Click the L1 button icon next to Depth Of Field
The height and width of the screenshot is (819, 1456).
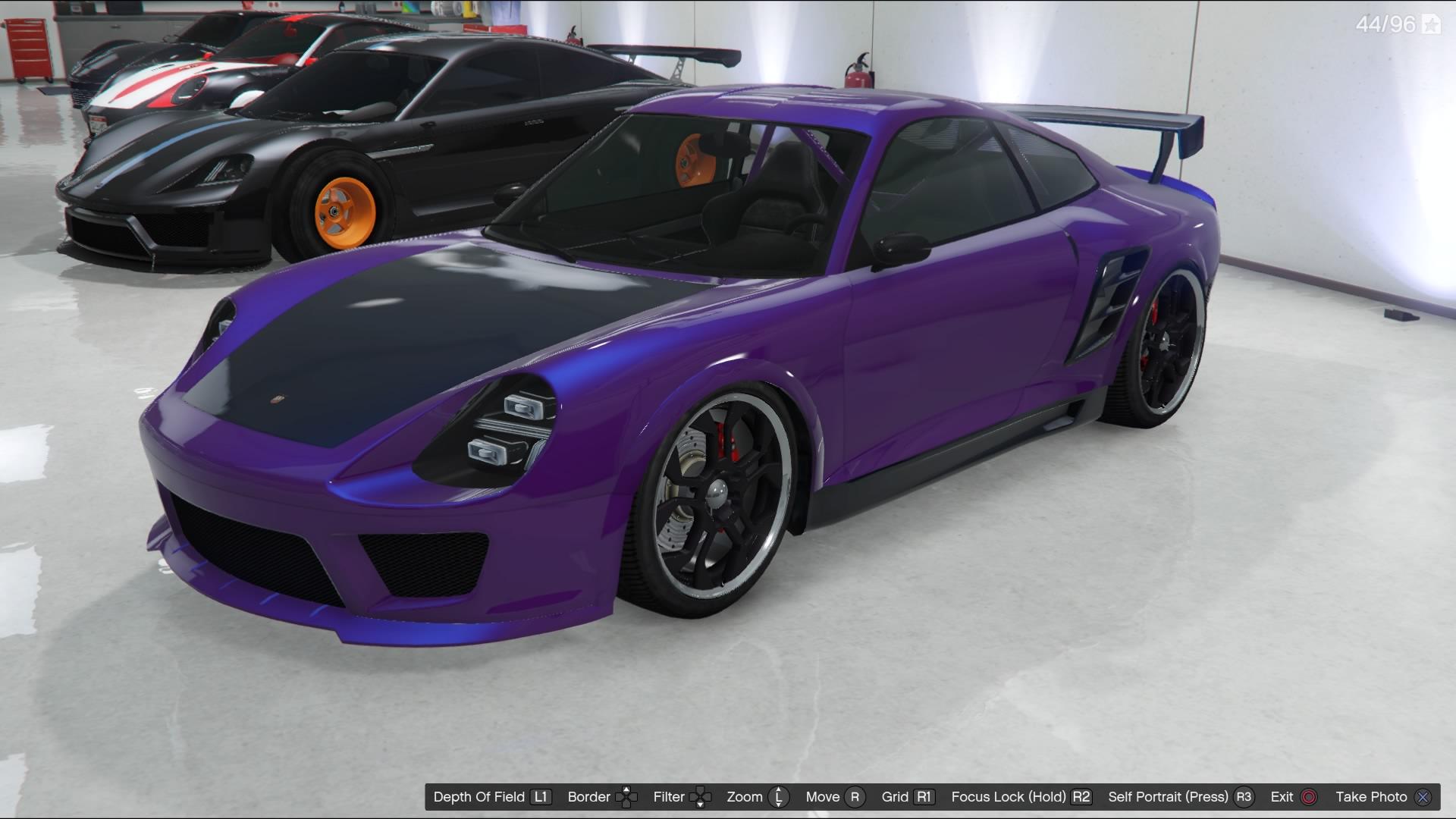(540, 798)
